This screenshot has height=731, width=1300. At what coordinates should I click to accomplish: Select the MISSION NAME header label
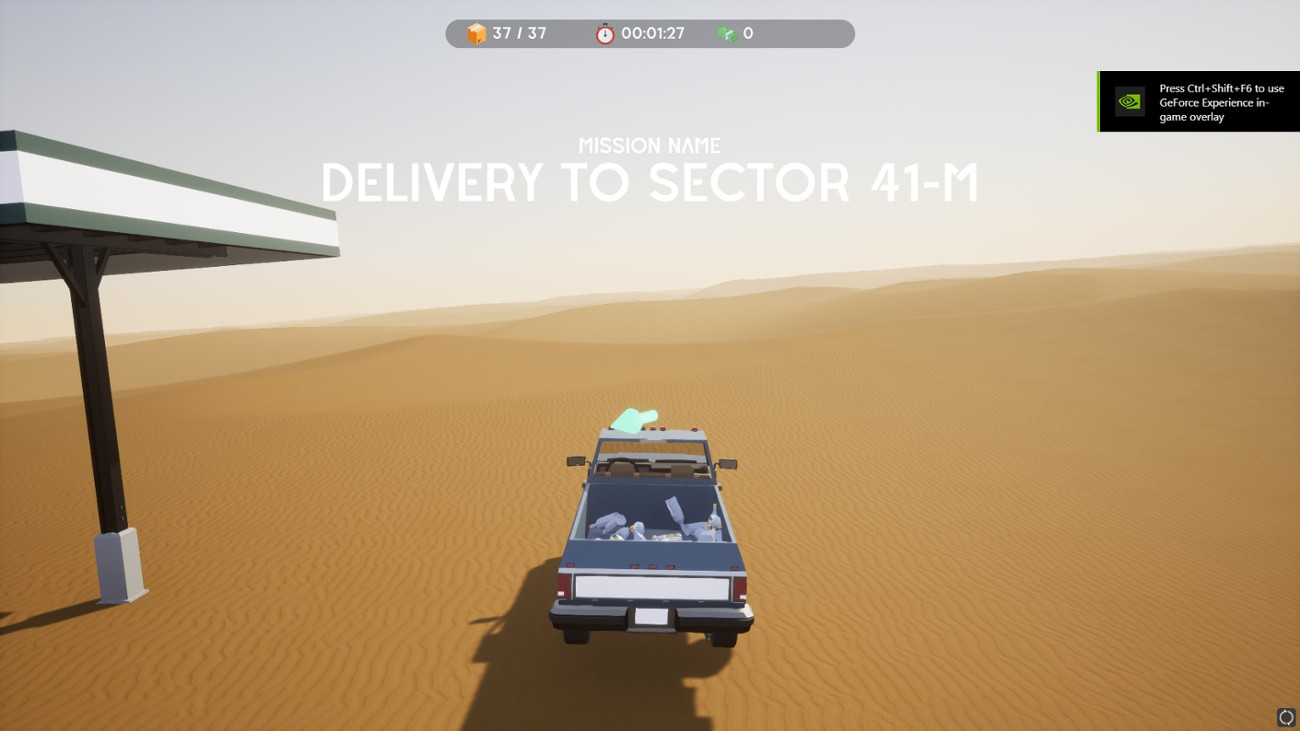point(648,145)
